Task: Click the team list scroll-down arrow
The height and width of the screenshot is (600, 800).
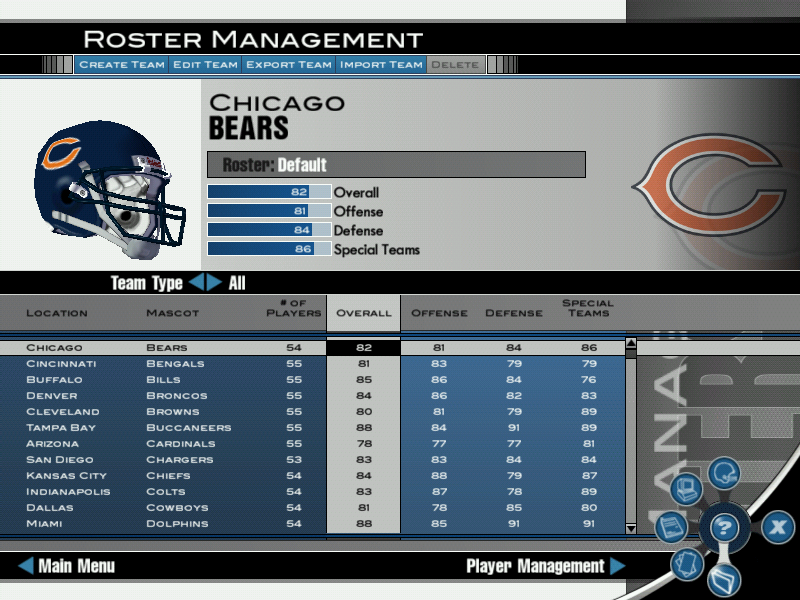Action: coord(631,527)
